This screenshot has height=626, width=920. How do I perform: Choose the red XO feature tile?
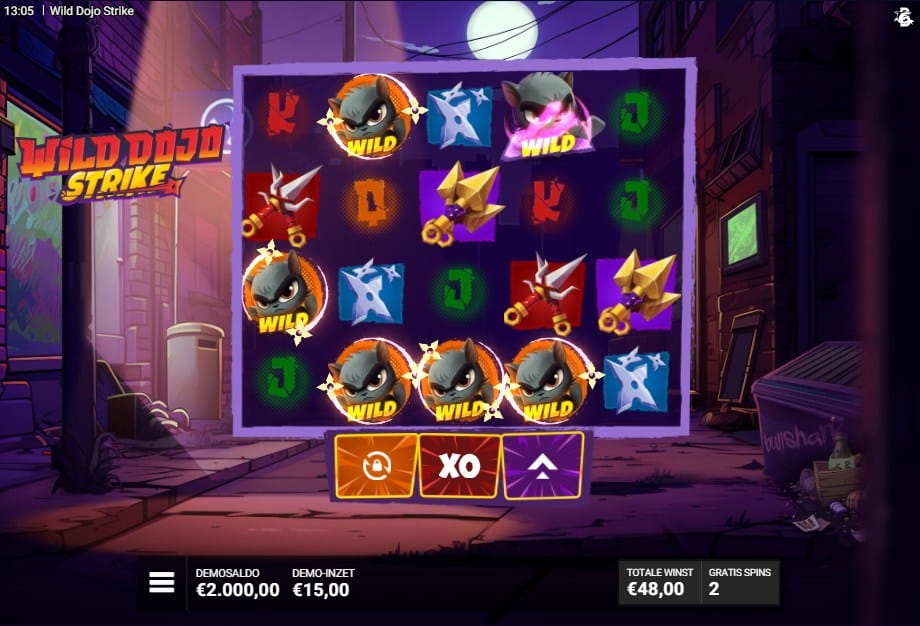pos(460,465)
